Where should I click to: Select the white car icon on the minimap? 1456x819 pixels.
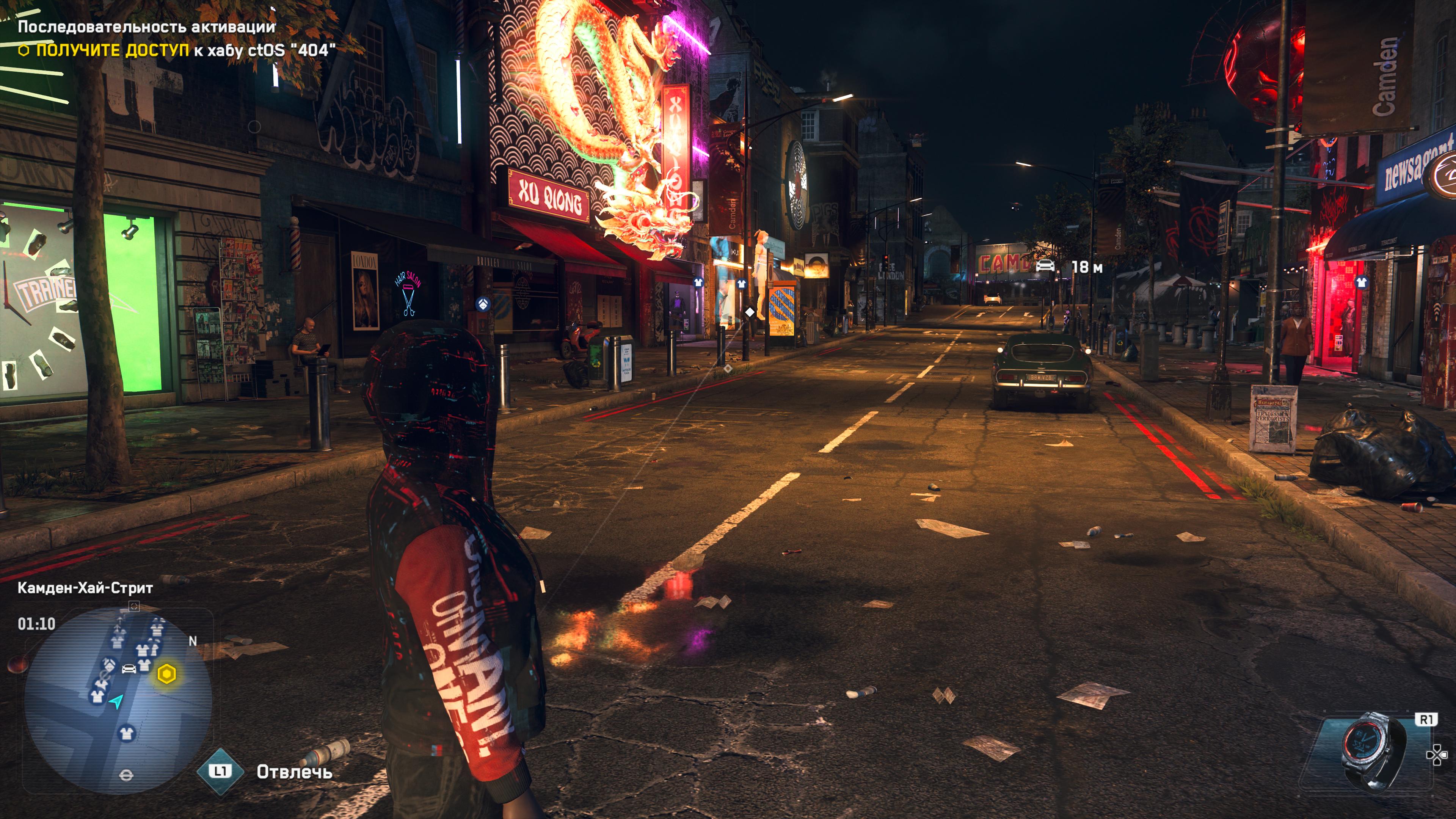point(129,668)
